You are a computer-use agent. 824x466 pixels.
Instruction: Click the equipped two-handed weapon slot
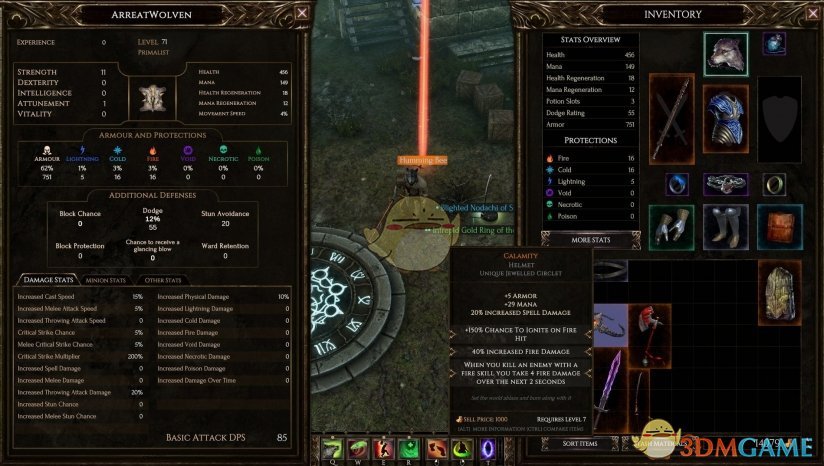click(x=671, y=115)
